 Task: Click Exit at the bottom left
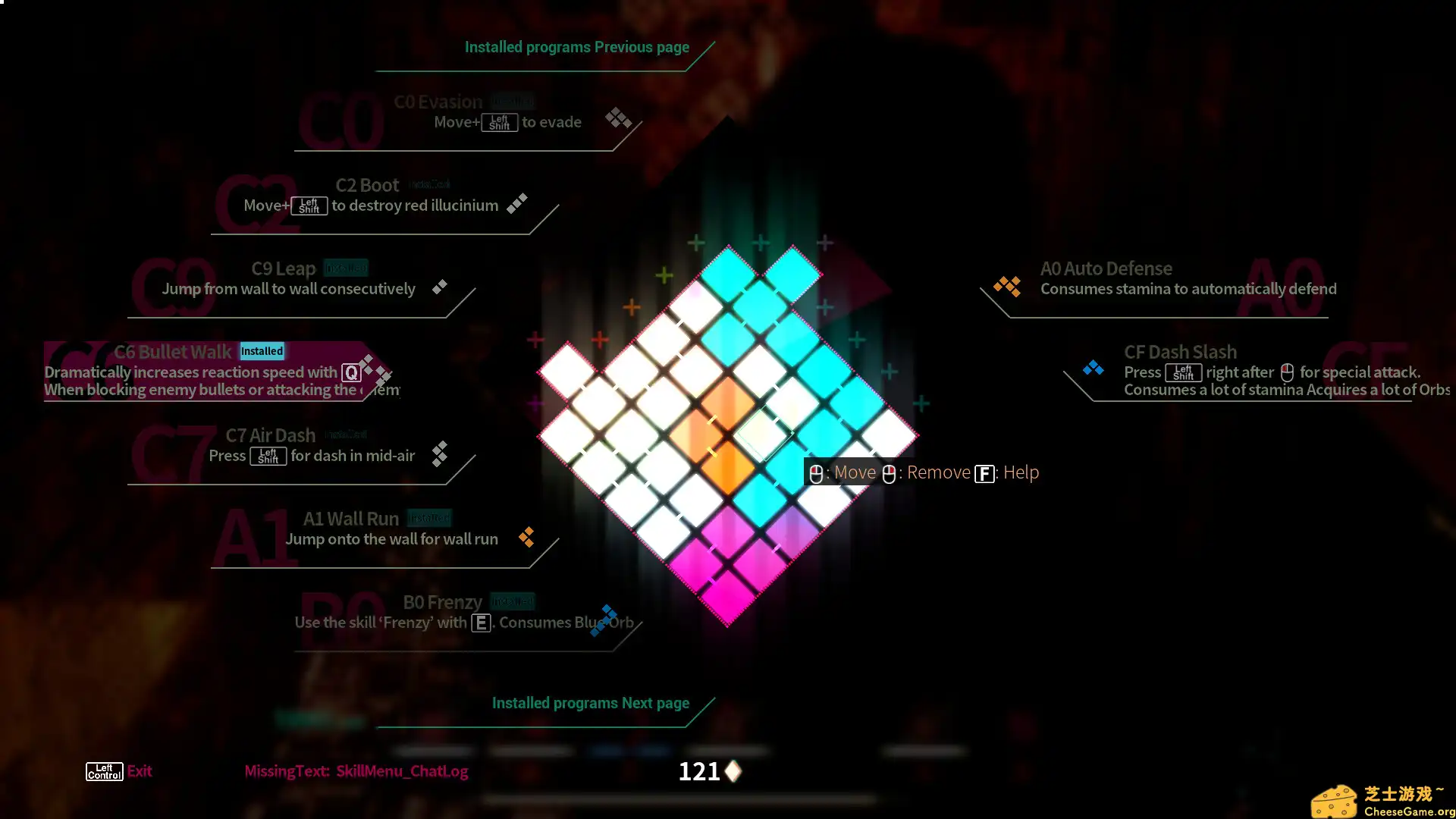[x=140, y=770]
